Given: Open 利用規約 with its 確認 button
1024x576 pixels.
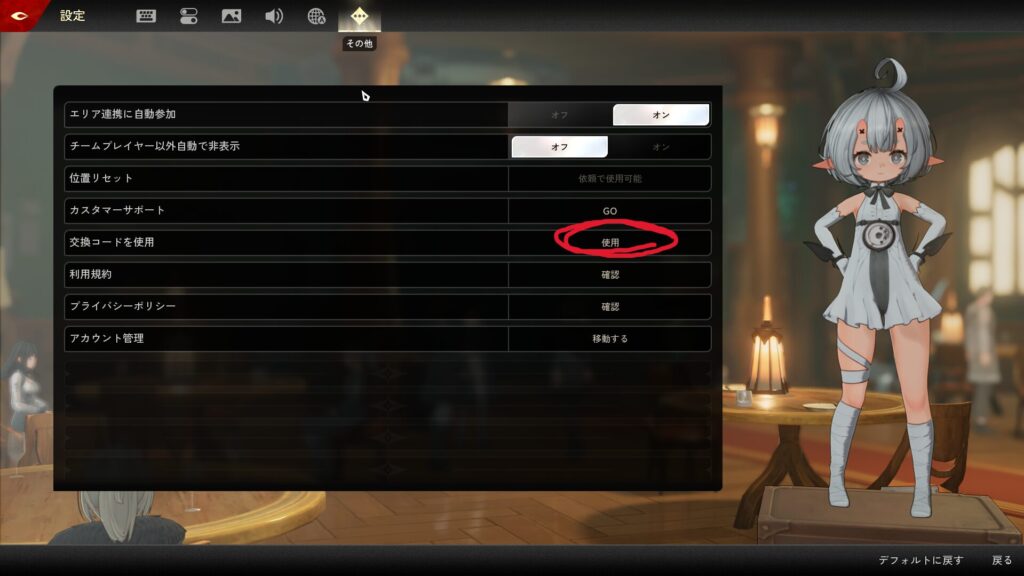Looking at the screenshot, I should tap(610, 275).
